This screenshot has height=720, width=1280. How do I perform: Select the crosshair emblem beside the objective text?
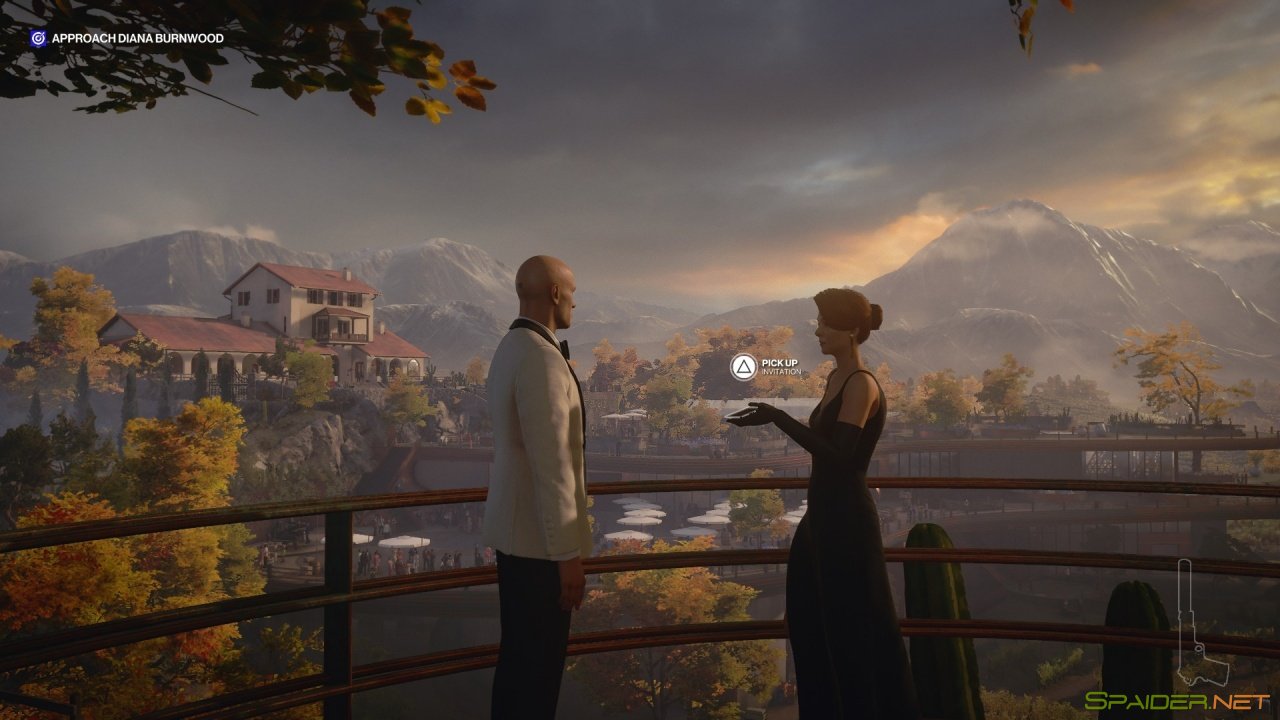[38, 38]
